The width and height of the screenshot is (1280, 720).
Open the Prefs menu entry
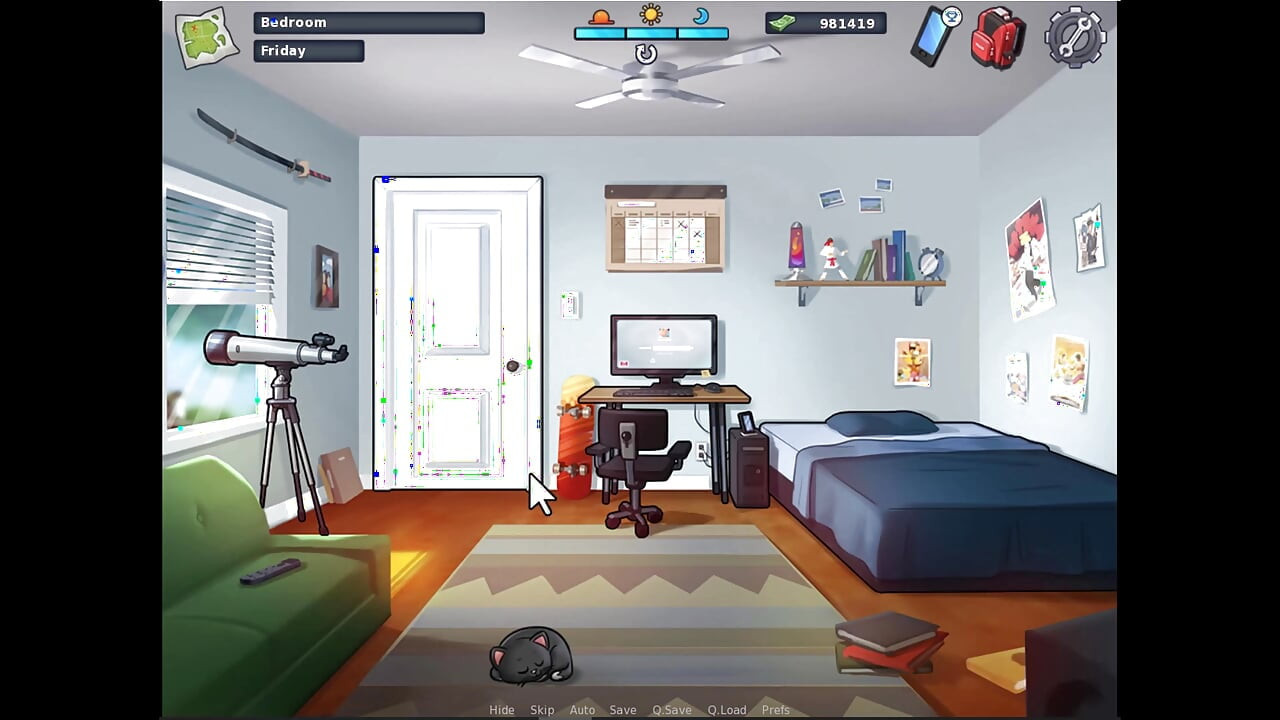pyautogui.click(x=775, y=709)
